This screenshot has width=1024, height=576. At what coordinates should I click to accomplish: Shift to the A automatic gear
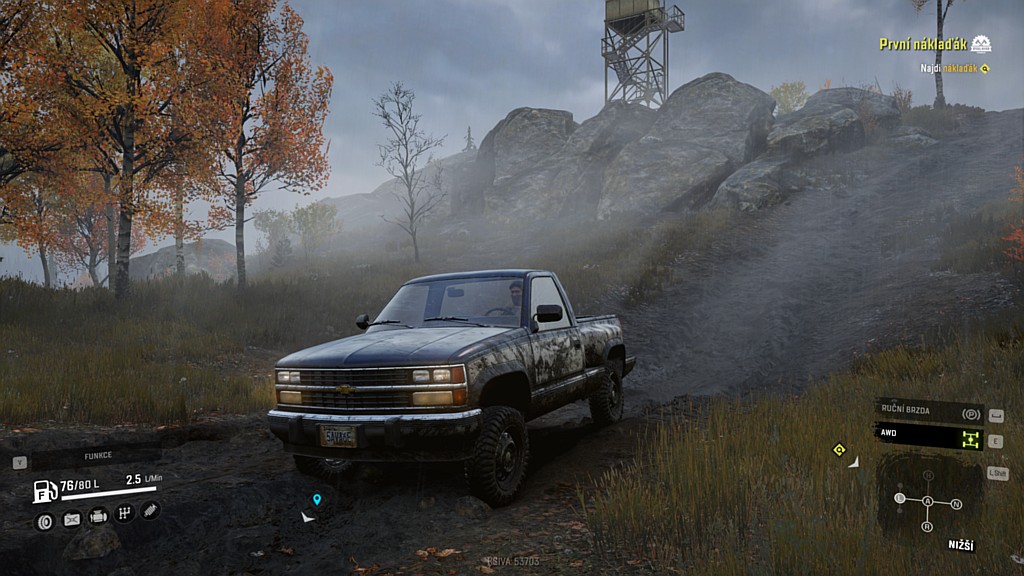(928, 501)
